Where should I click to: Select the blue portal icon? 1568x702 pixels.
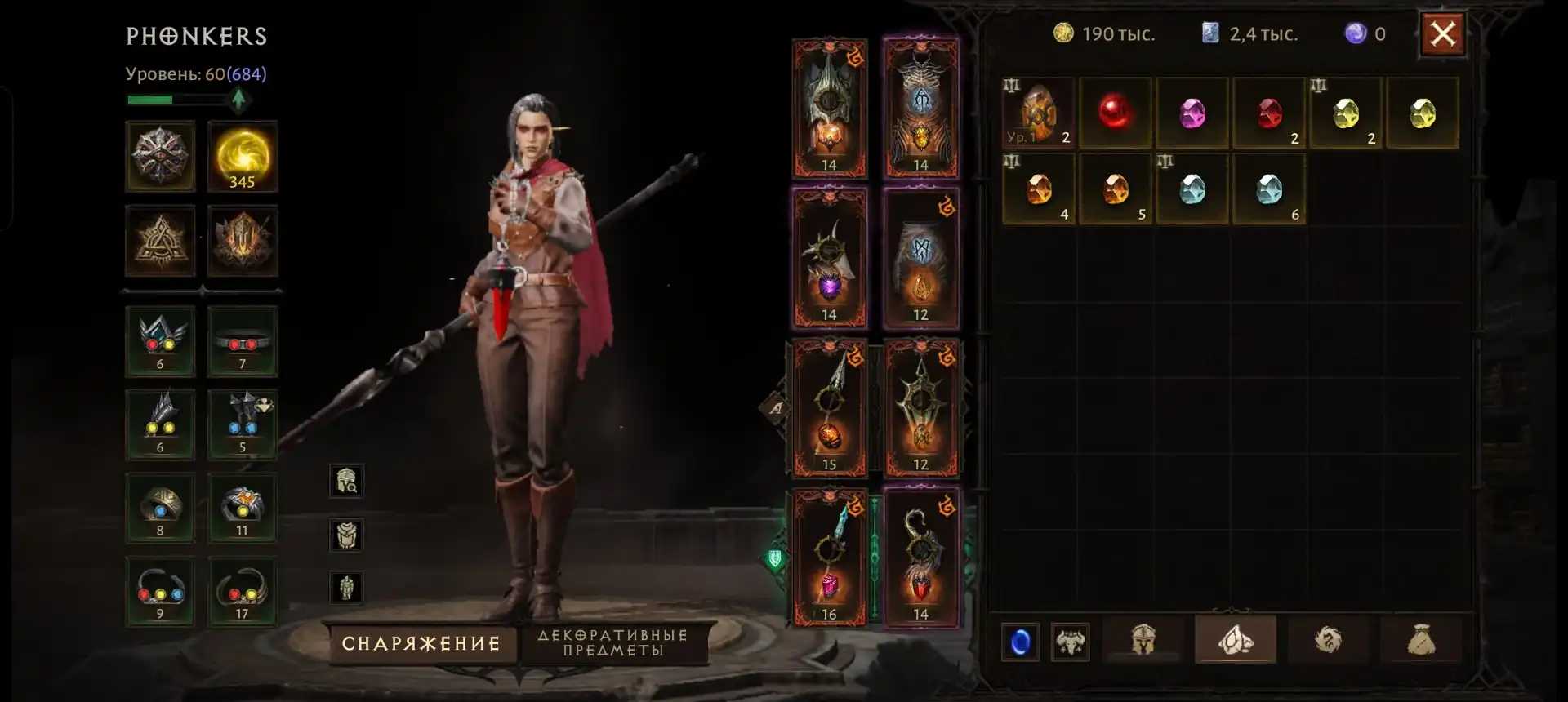1020,642
